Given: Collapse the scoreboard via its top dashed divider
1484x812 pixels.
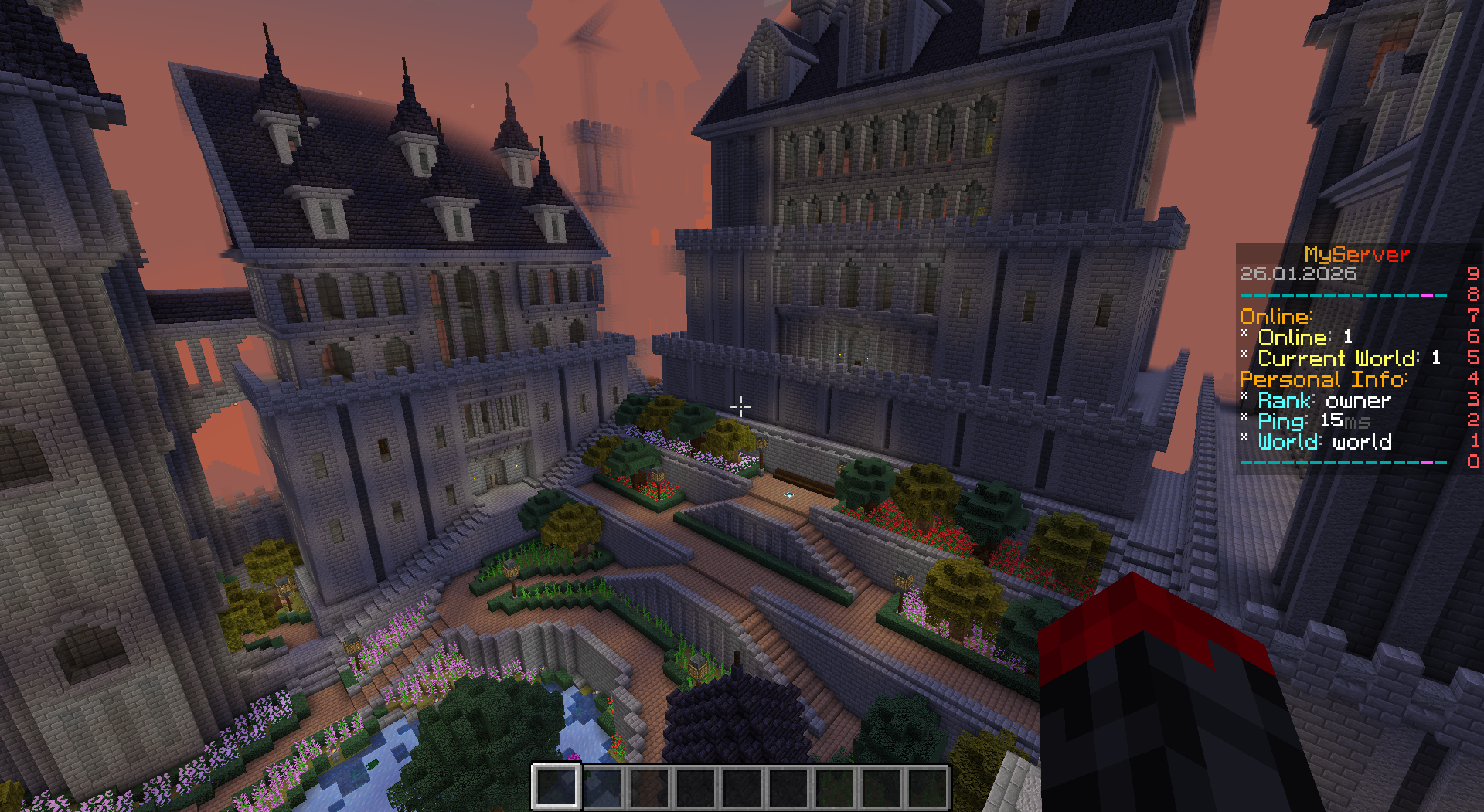Looking at the screenshot, I should (x=1345, y=295).
